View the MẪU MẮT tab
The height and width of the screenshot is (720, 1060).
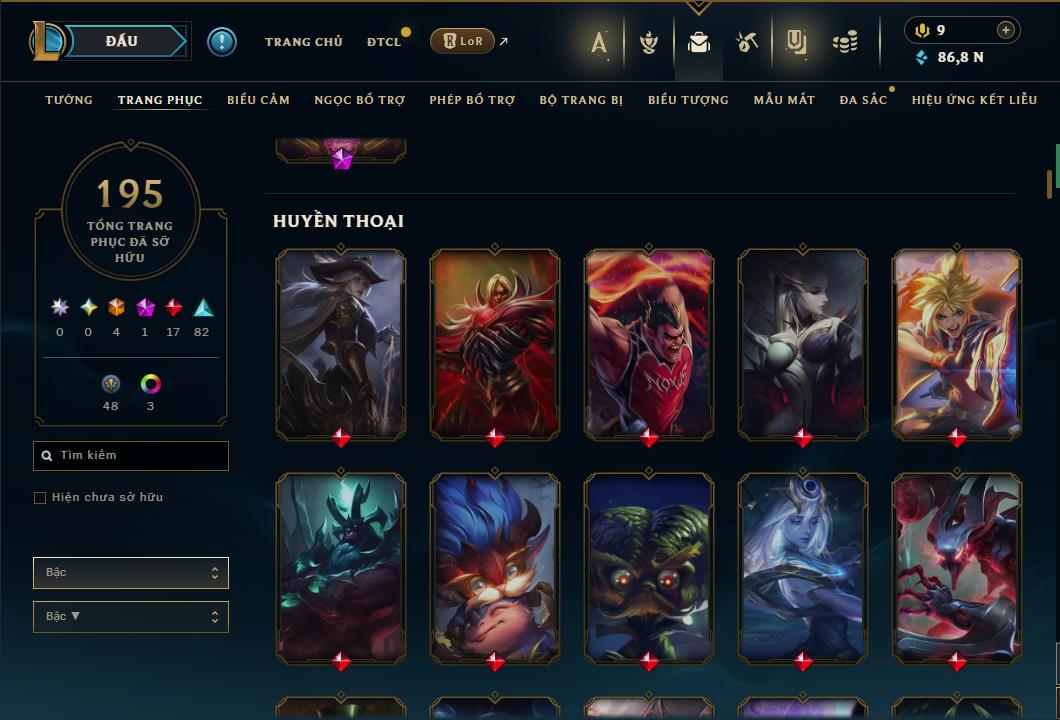[784, 100]
